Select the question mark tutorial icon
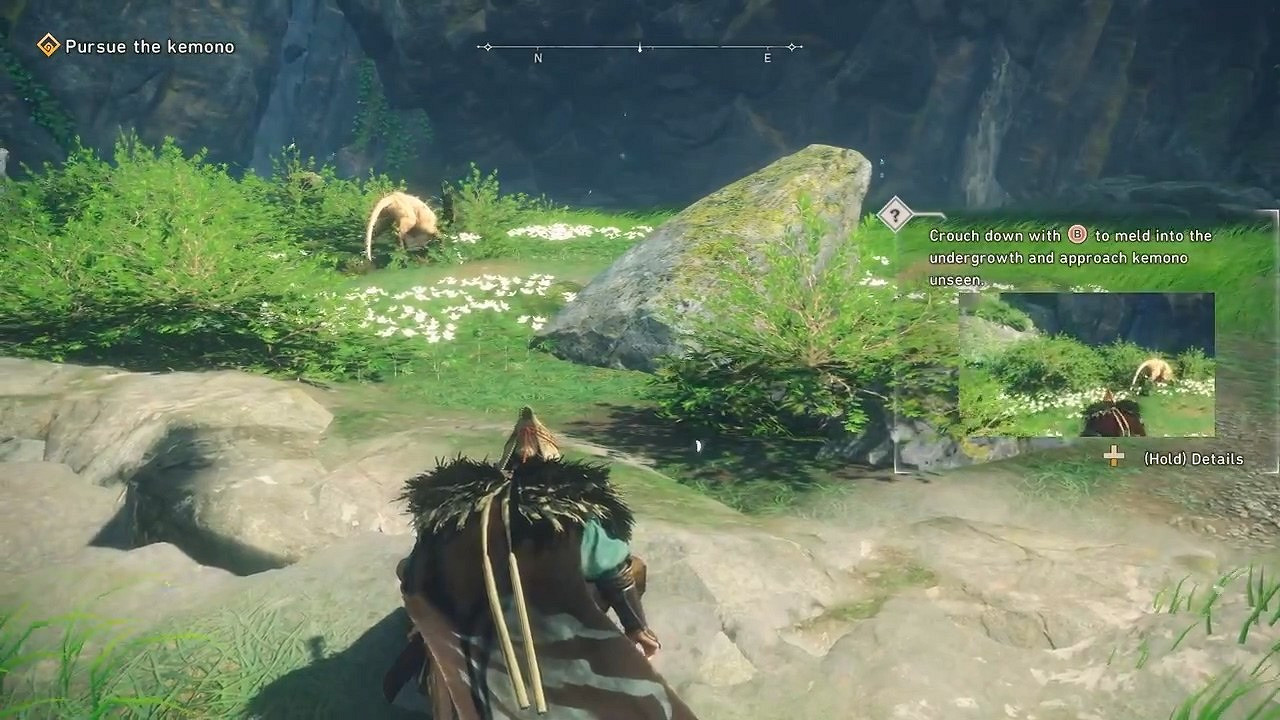 (895, 212)
